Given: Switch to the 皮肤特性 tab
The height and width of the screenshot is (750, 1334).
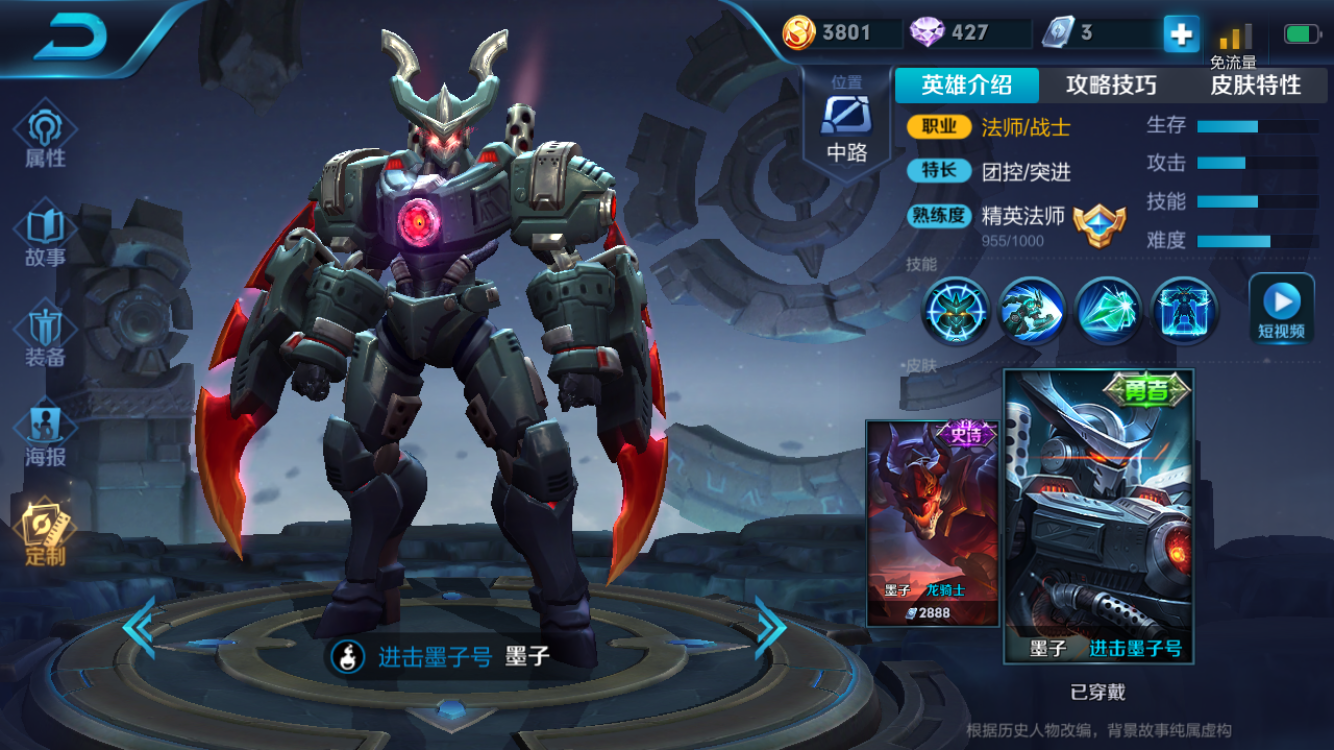Looking at the screenshot, I should 1255,85.
